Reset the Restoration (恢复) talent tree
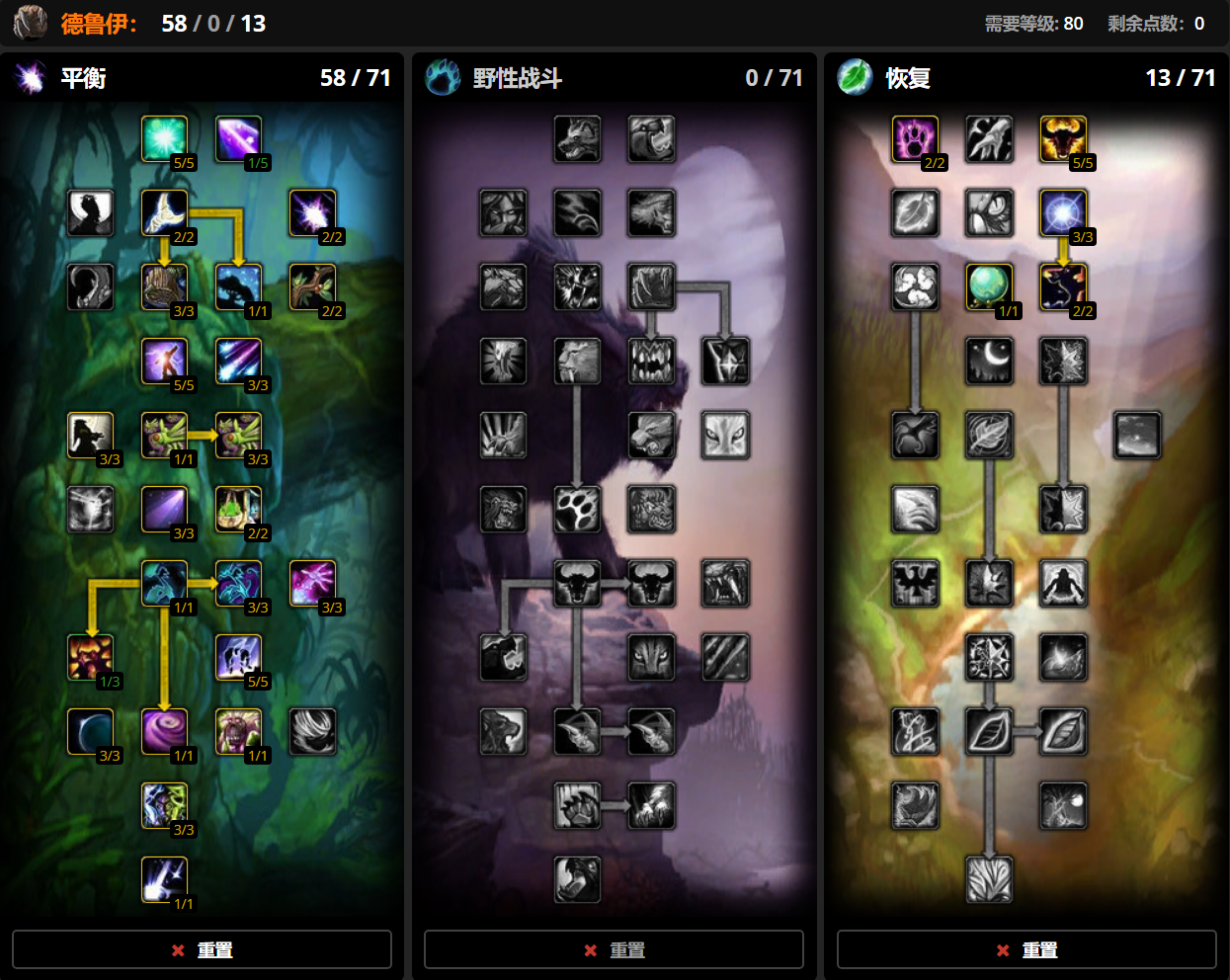The width and height of the screenshot is (1230, 980). 1026,949
